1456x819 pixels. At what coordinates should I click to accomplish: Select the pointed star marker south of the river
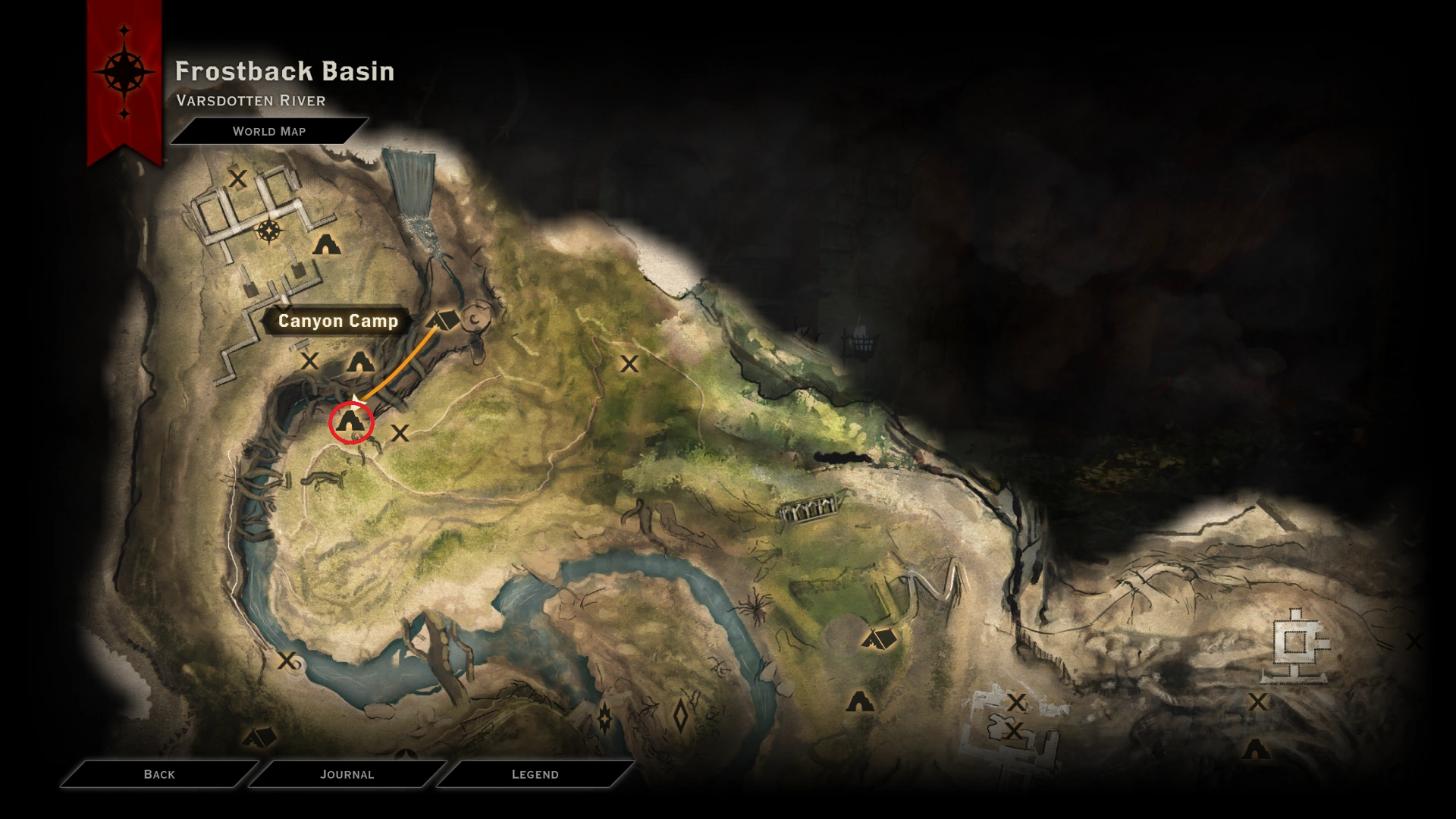point(606,719)
